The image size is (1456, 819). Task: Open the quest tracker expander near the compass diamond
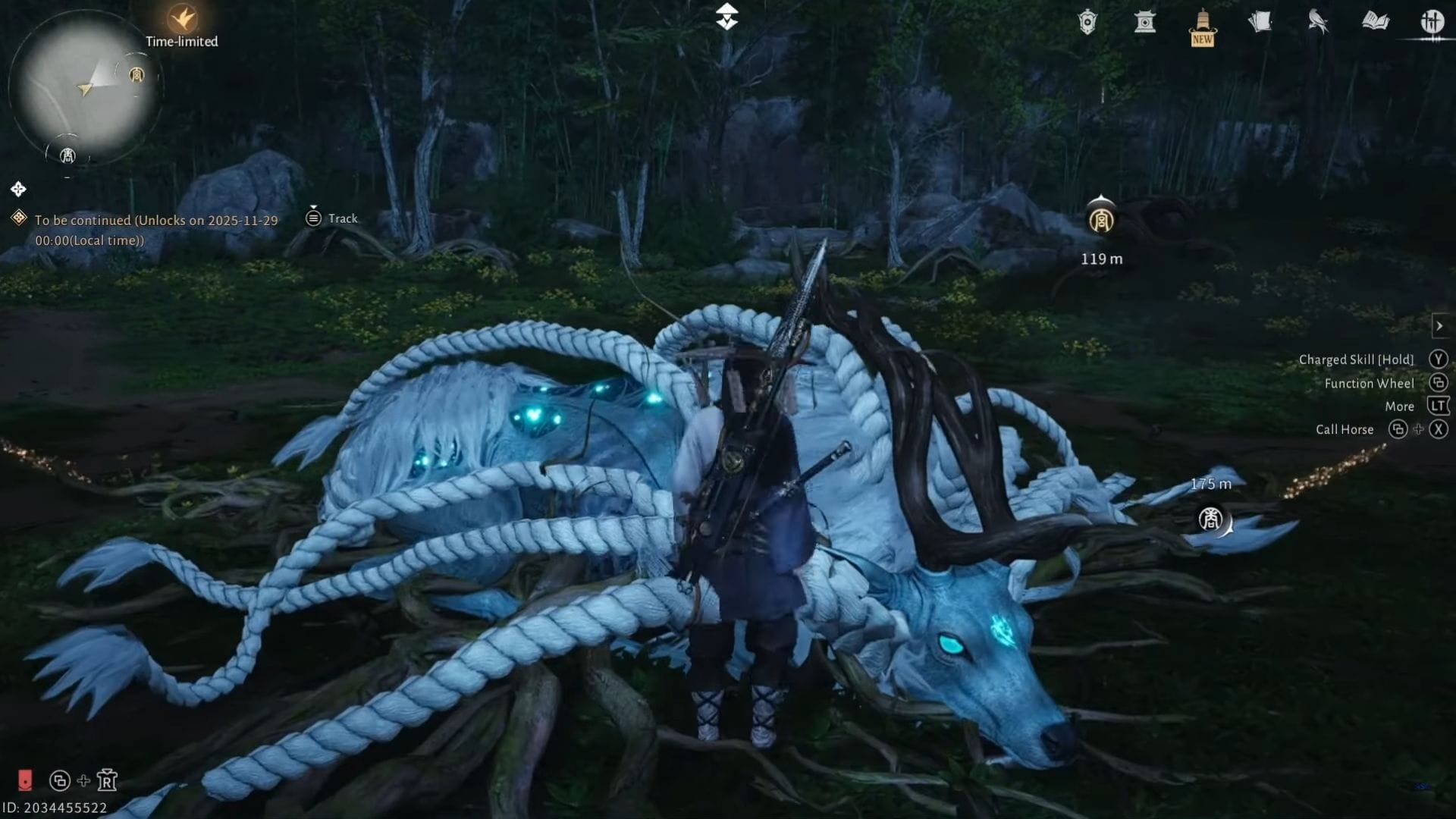click(17, 189)
